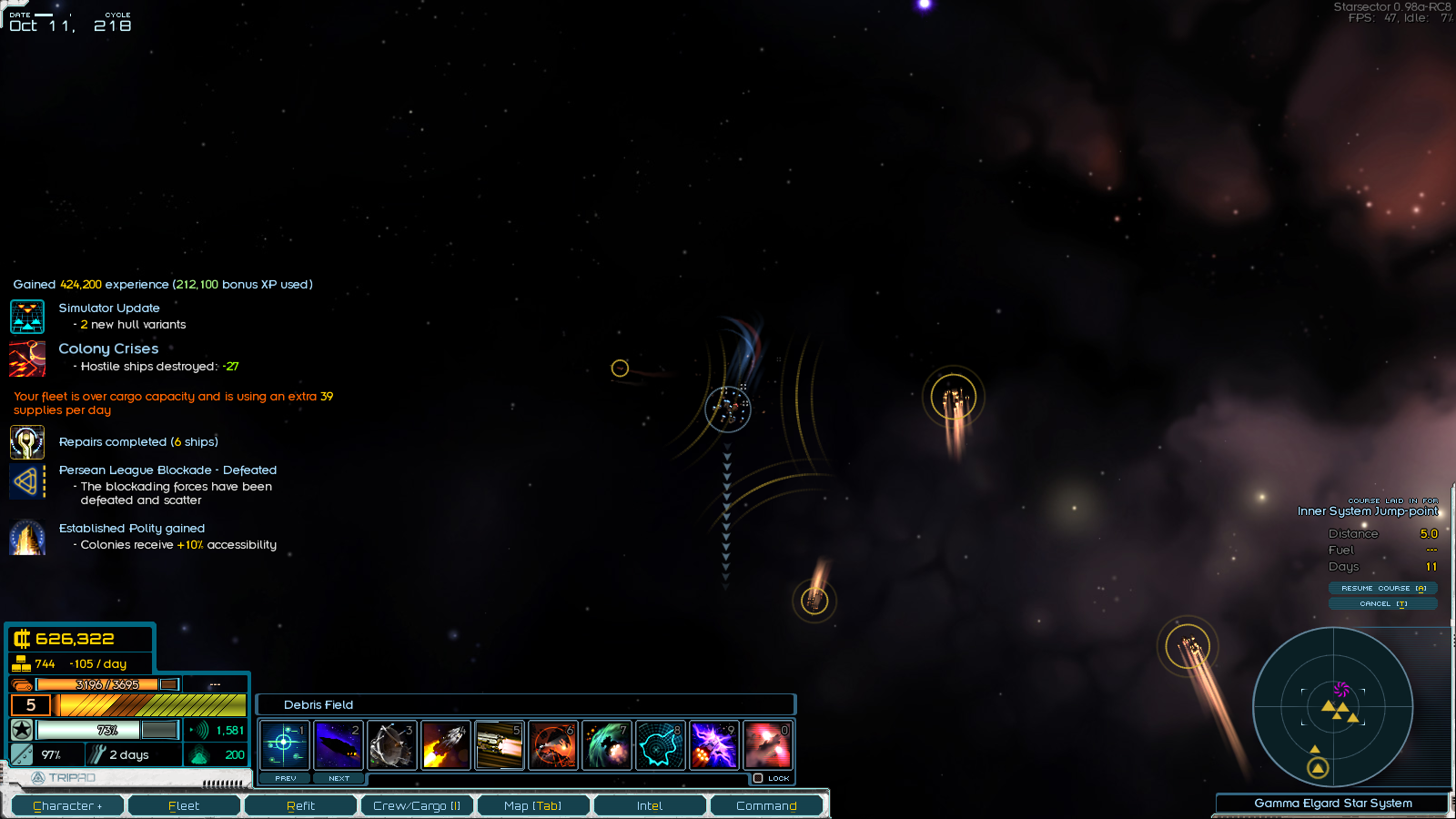The width and height of the screenshot is (1456, 819).
Task: Show the Map screen
Action: pyautogui.click(x=533, y=805)
